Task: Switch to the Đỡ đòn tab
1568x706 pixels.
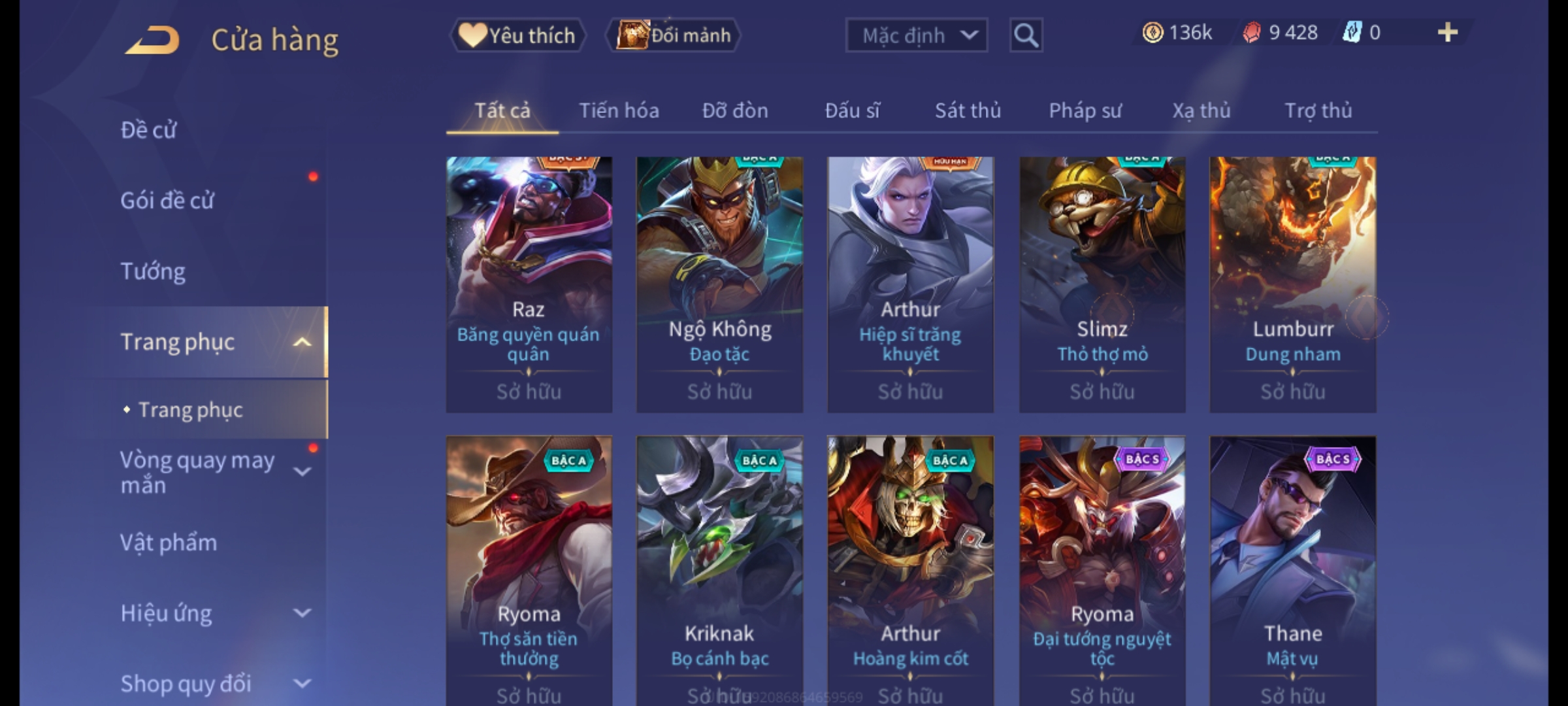Action: coord(735,110)
